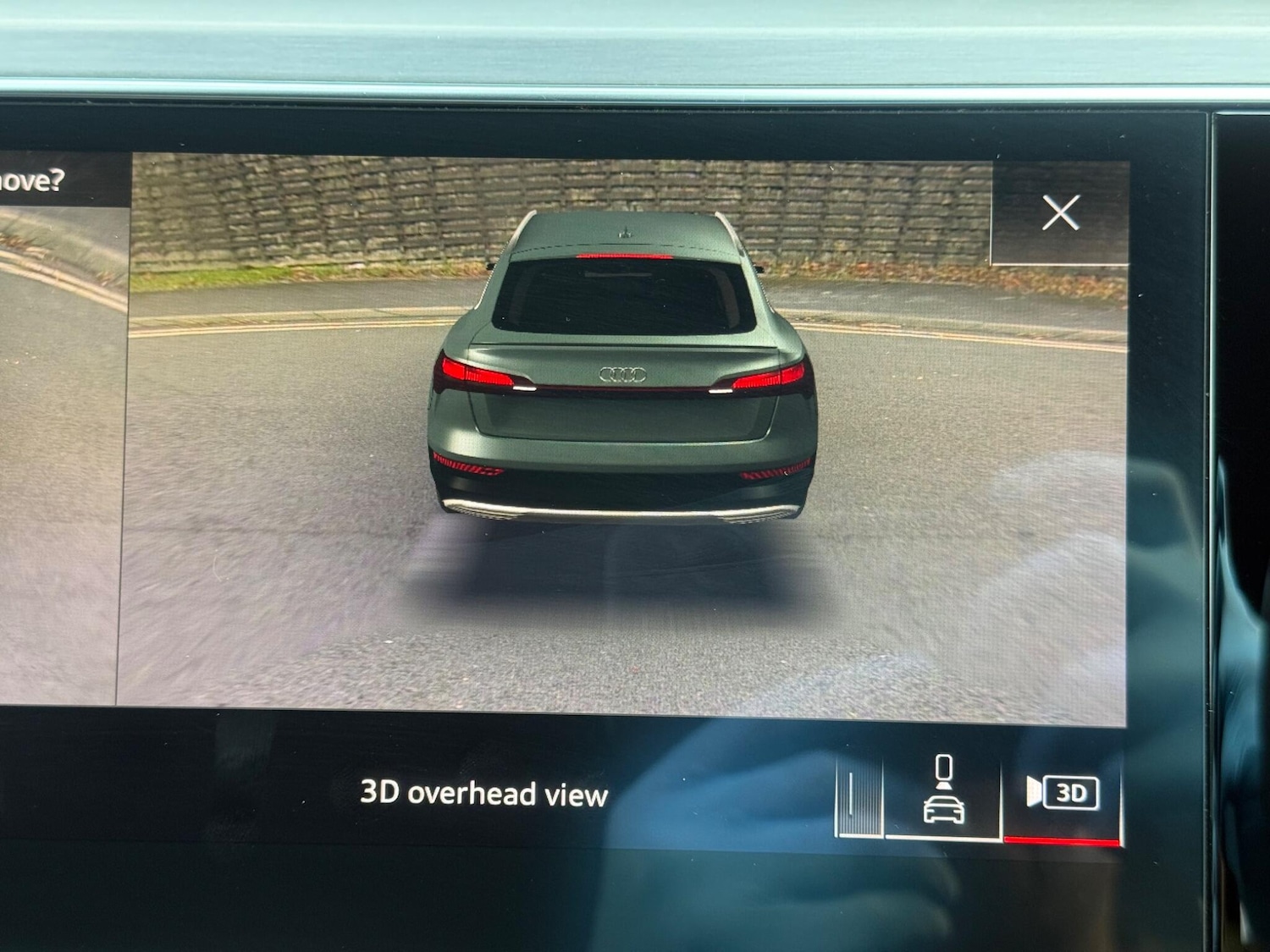
Task: Tap the red active-view indicator bar
Action: coord(1058,838)
